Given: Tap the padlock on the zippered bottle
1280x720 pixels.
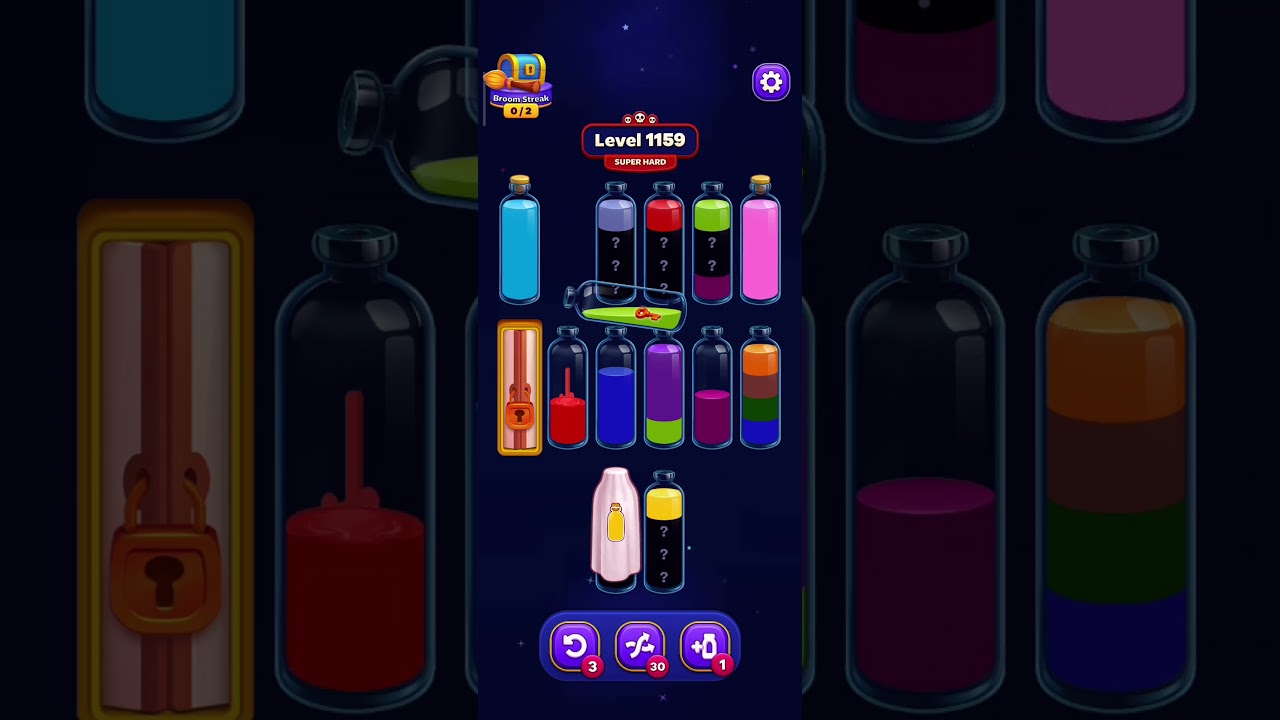Looking at the screenshot, I should pyautogui.click(x=519, y=412).
